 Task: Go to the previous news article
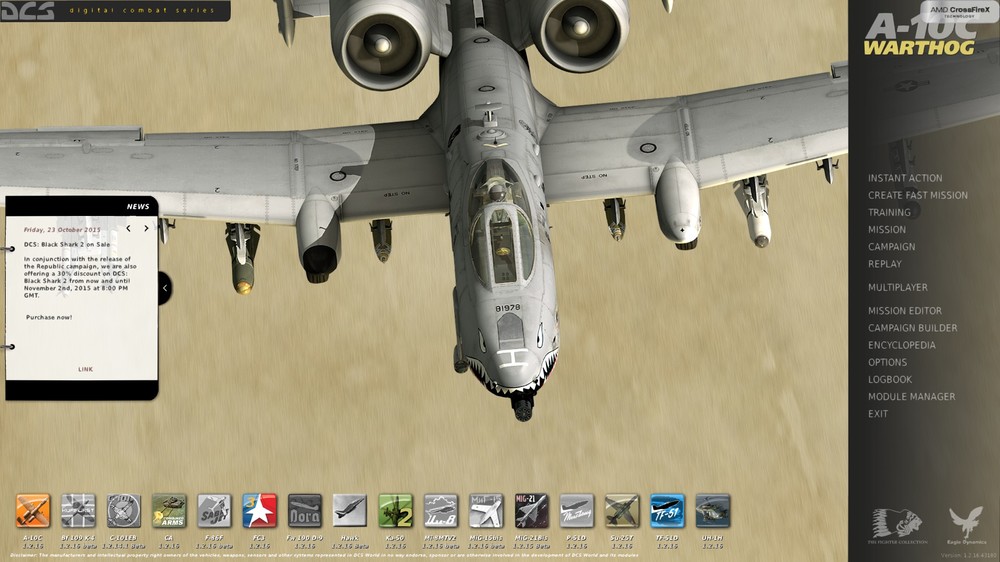click(128, 229)
